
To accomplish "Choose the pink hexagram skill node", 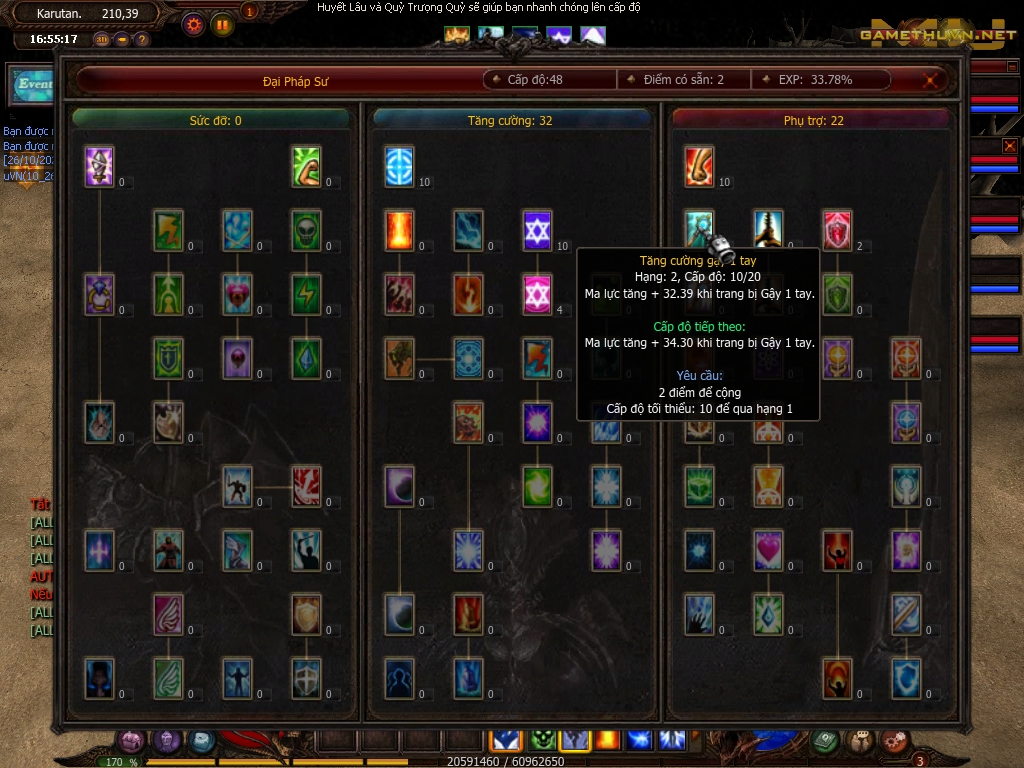I will [x=538, y=294].
